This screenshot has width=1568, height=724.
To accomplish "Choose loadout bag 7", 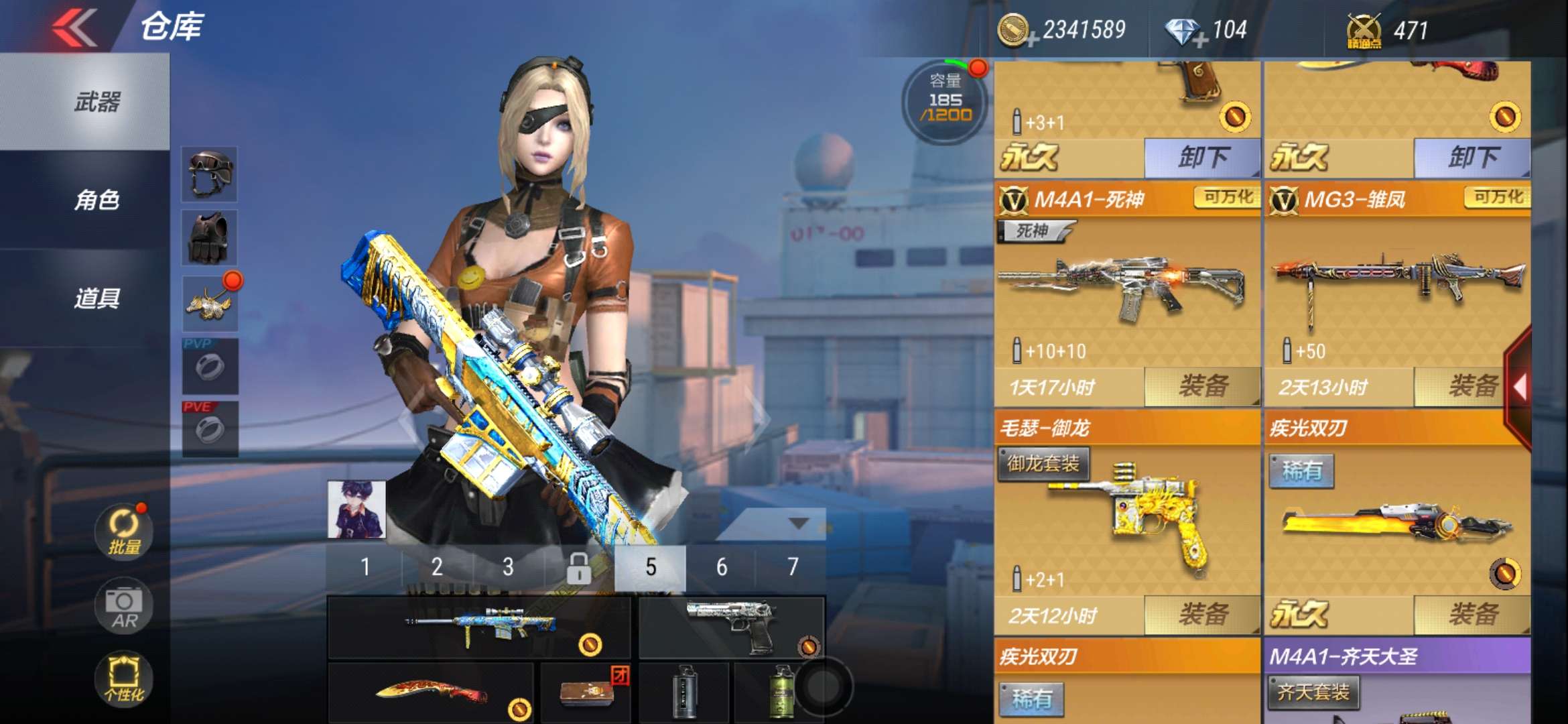I will coord(792,568).
